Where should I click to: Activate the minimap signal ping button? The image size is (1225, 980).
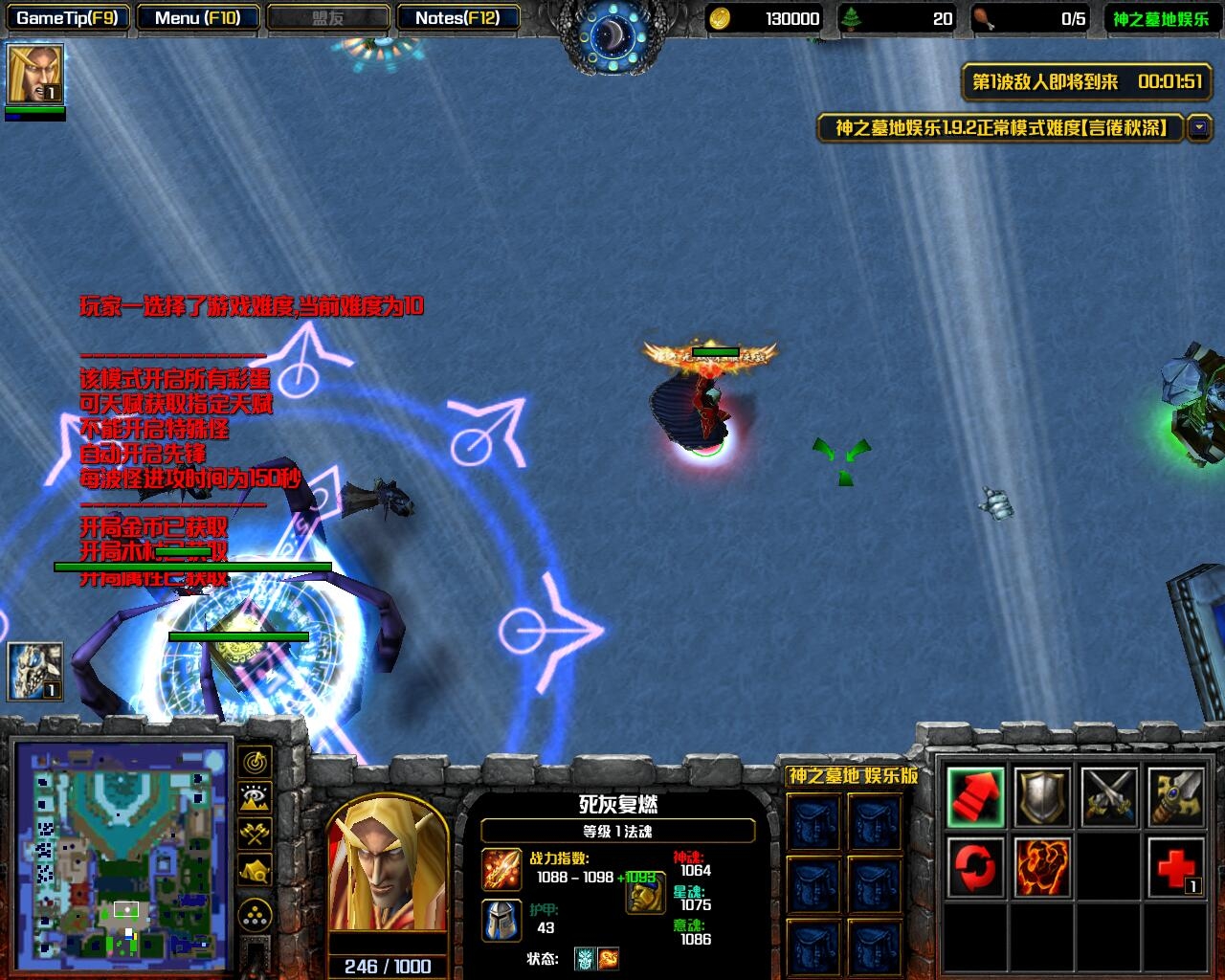255,762
